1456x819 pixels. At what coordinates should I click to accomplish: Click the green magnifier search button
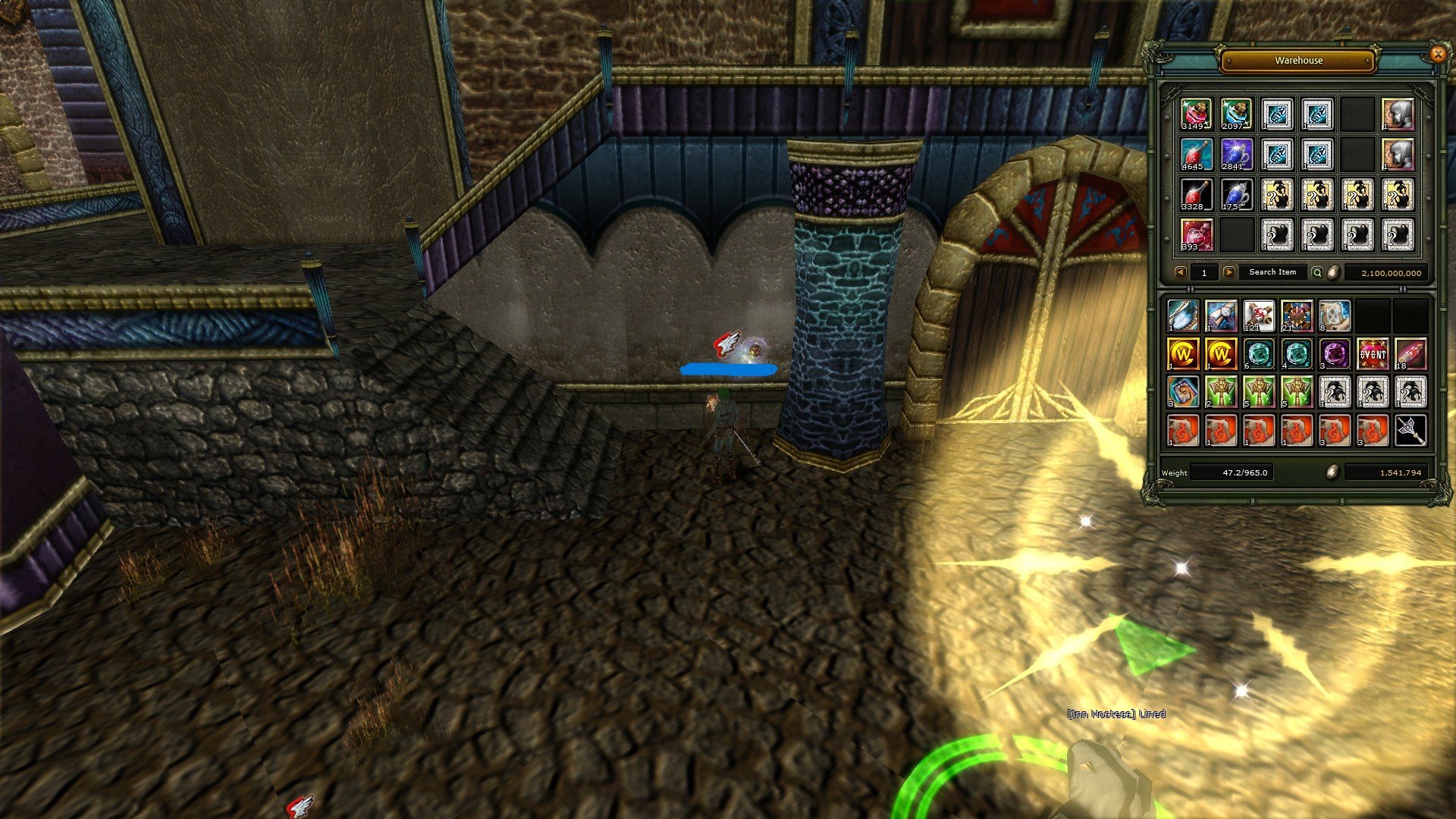coord(1317,272)
